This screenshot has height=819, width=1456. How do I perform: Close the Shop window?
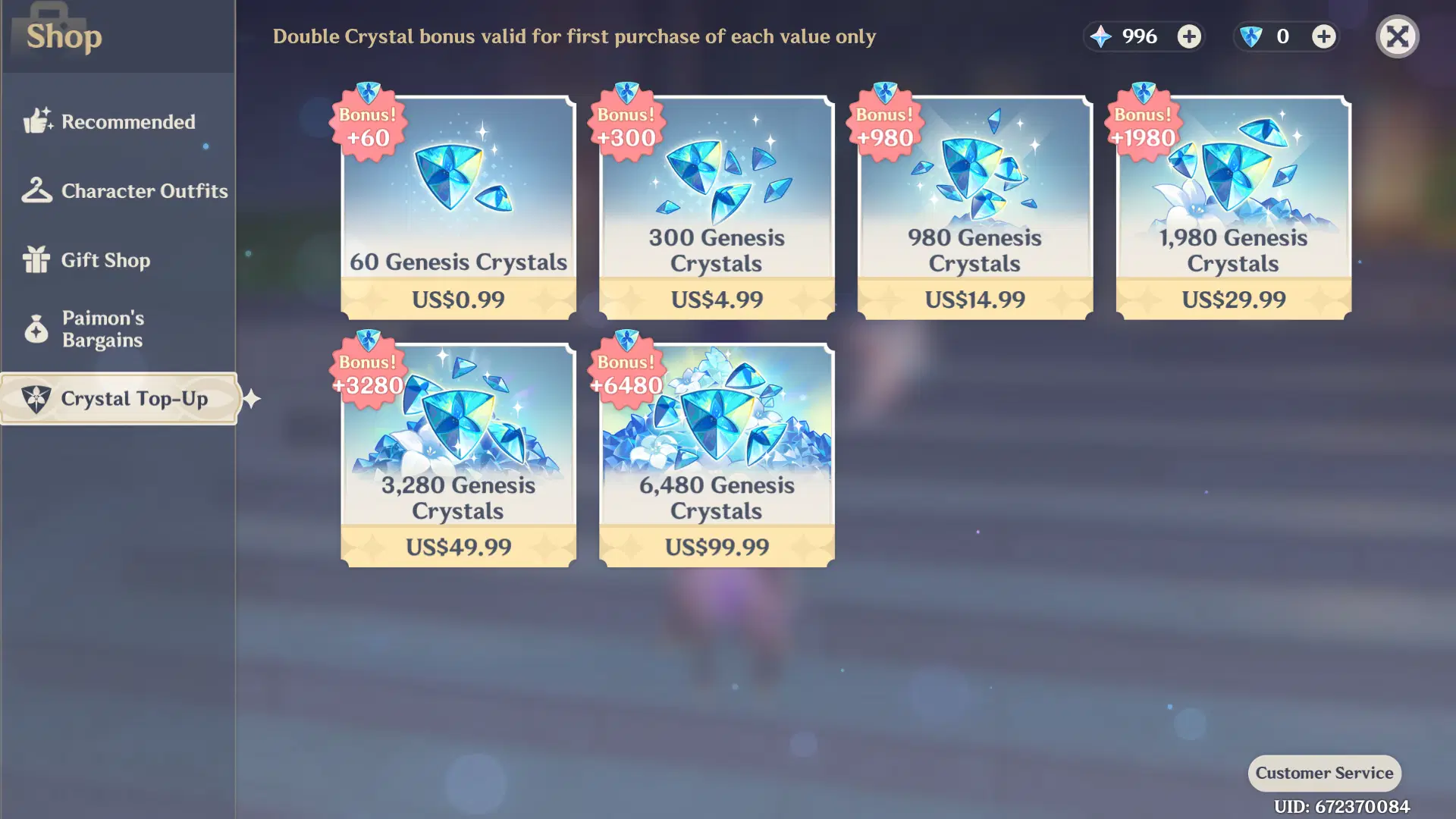1398,36
